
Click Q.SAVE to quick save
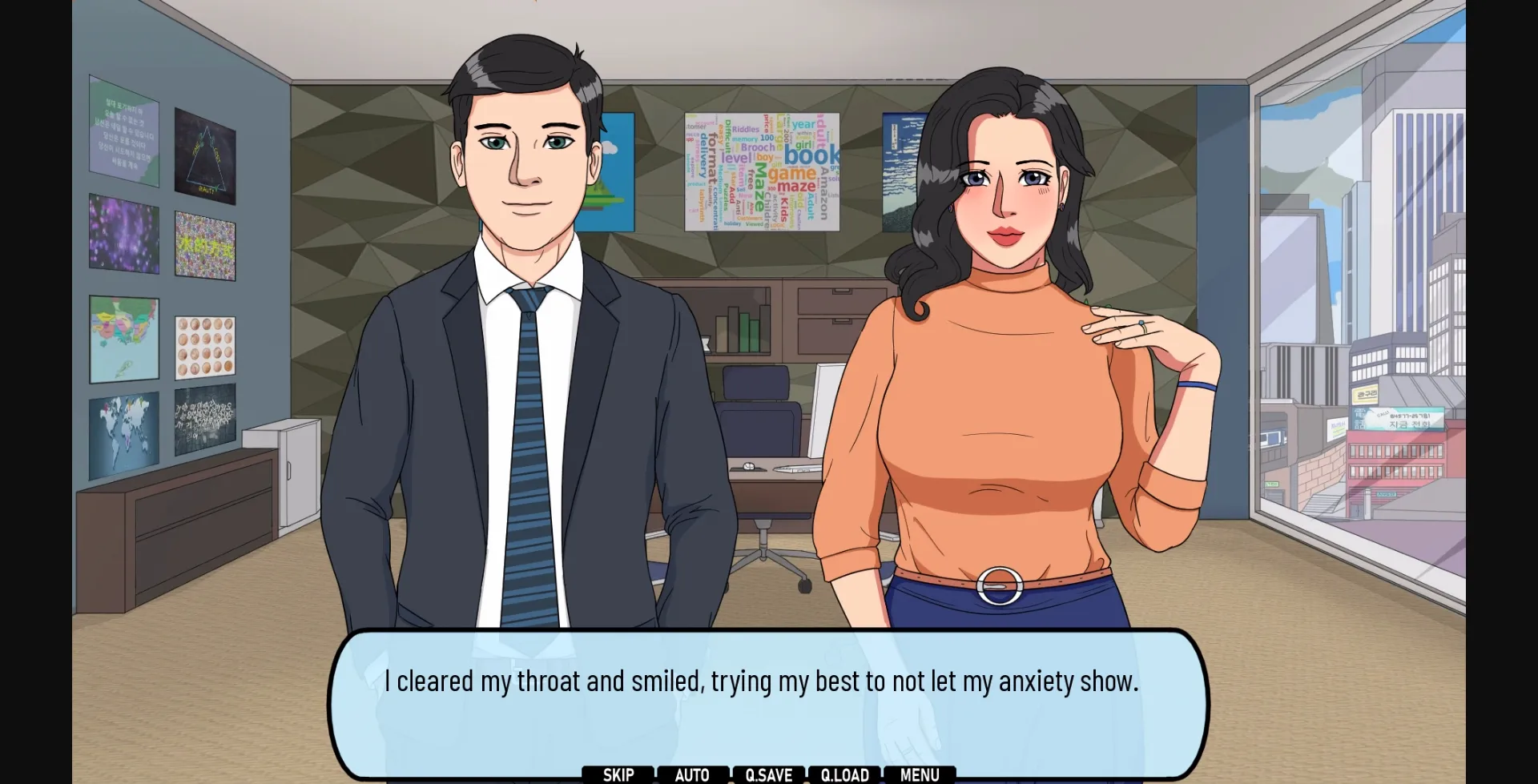(x=768, y=774)
